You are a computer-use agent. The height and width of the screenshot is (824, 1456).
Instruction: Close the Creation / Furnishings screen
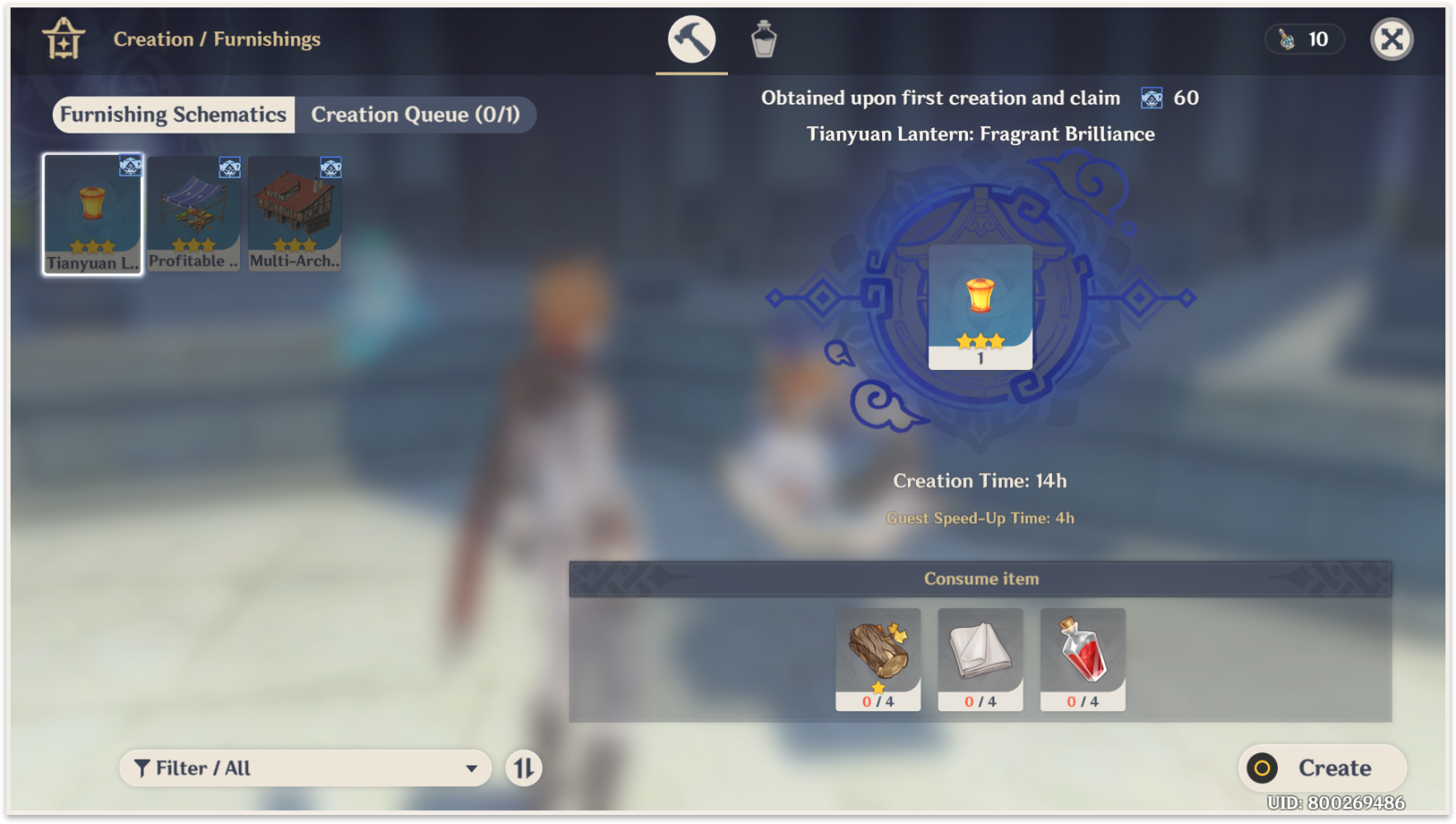pyautogui.click(x=1392, y=38)
